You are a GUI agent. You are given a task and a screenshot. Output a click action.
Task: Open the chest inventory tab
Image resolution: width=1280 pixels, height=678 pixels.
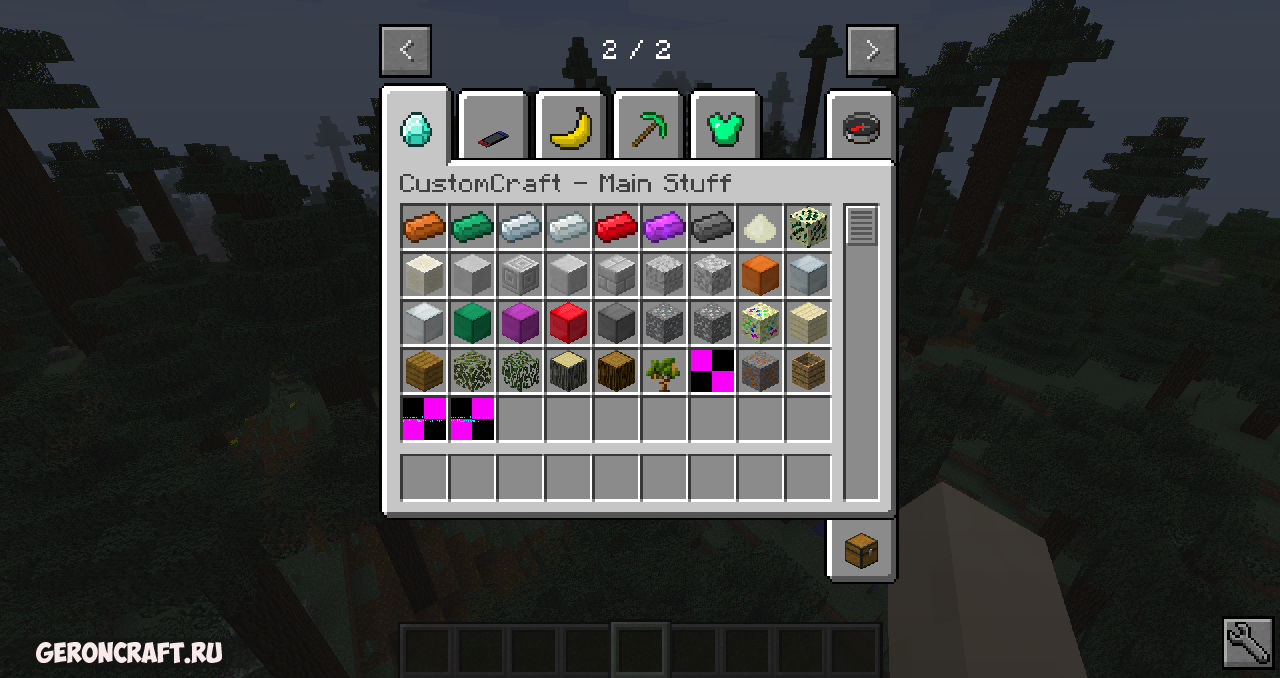861,550
